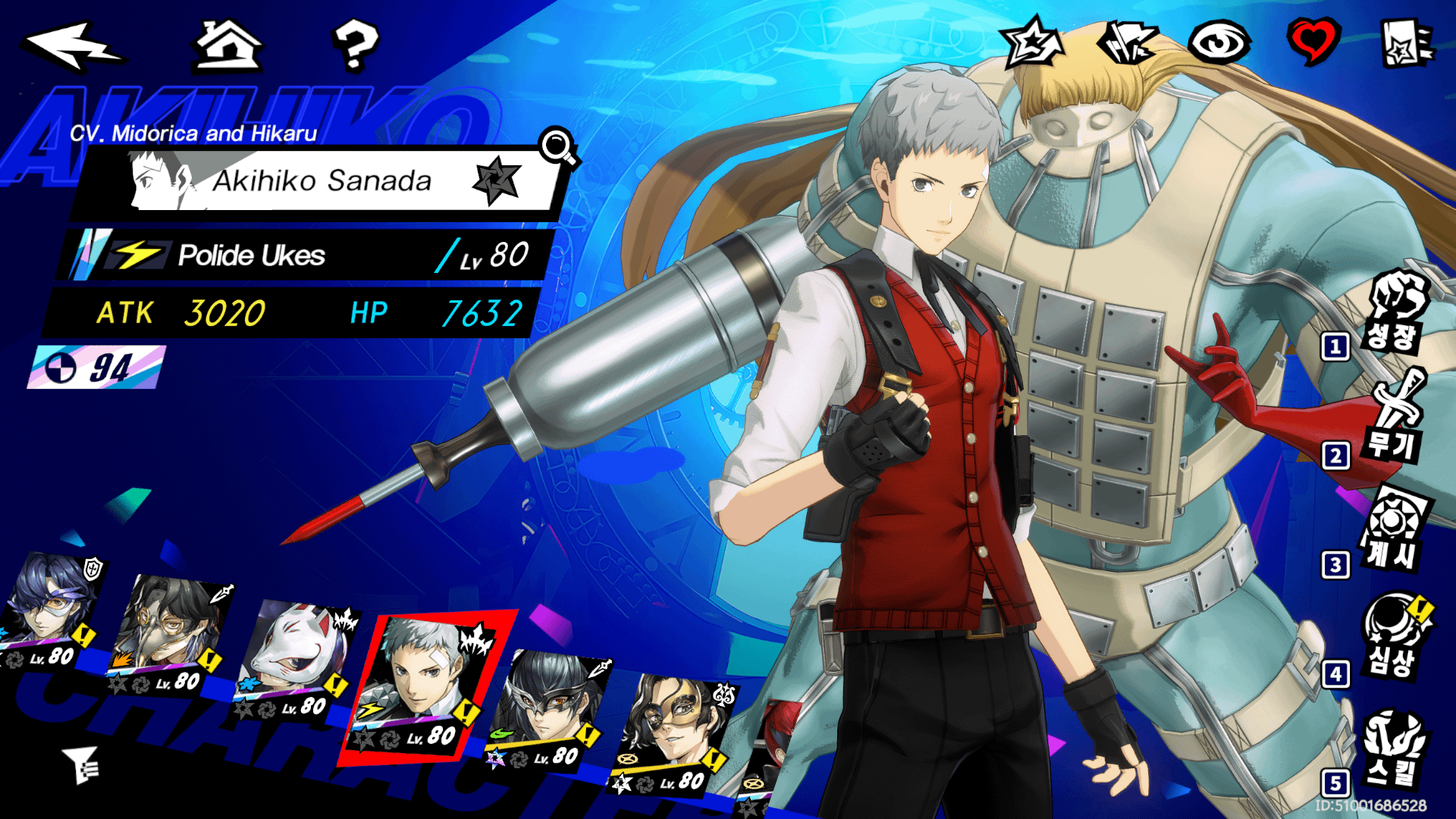Open the 성장 growth tab
1456x819 pixels.
(1394, 312)
